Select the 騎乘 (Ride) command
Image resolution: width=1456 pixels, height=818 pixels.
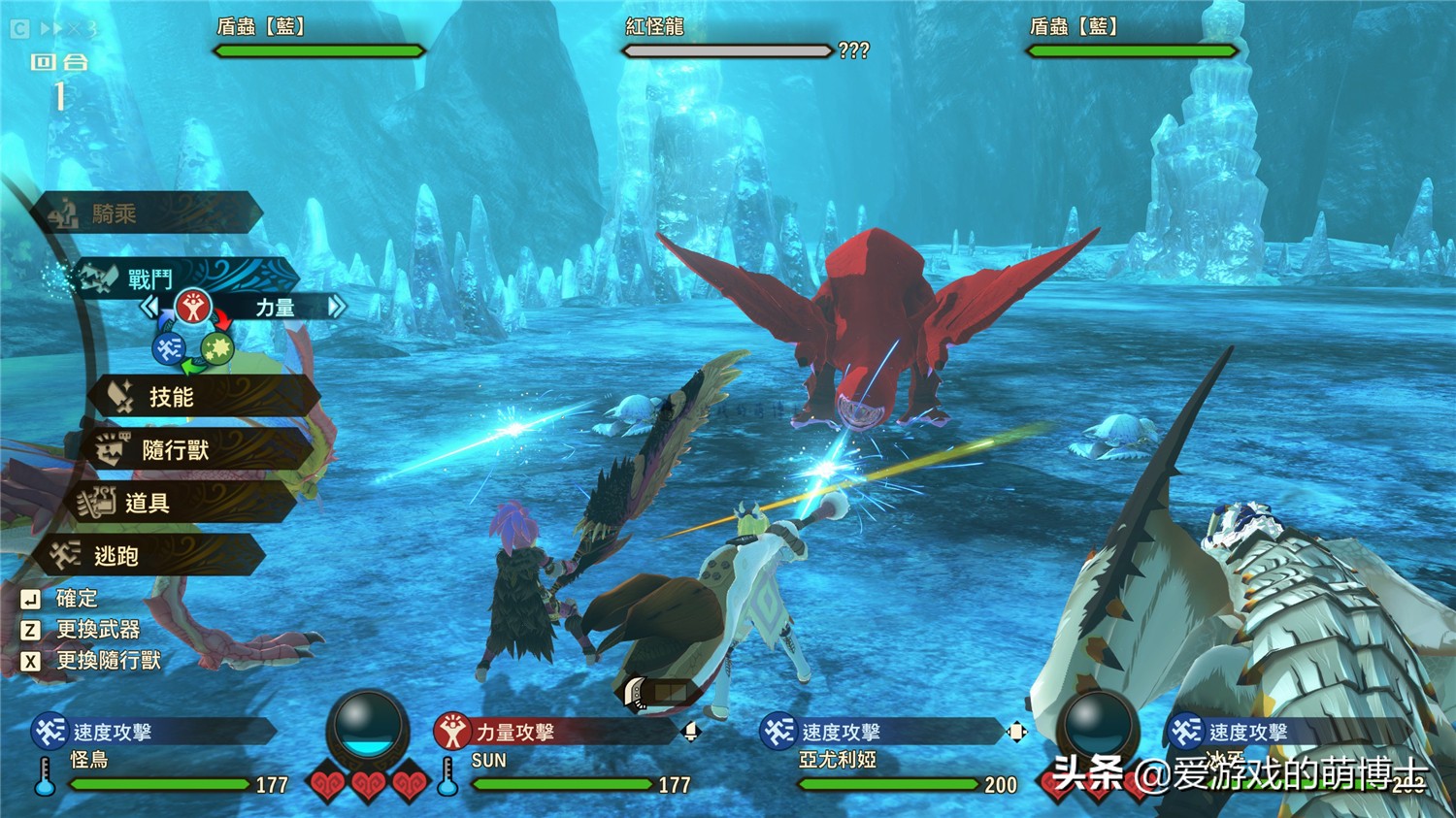point(146,213)
